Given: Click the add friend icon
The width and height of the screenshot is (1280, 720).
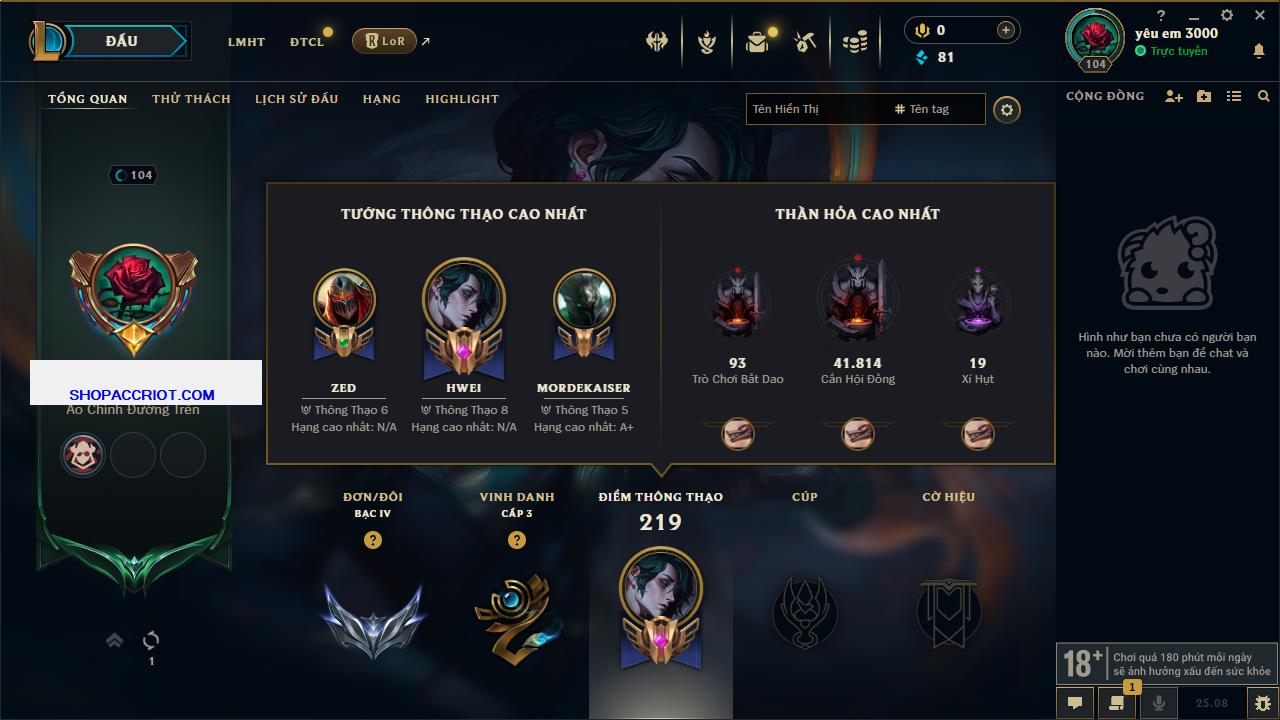Looking at the screenshot, I should click(1174, 96).
